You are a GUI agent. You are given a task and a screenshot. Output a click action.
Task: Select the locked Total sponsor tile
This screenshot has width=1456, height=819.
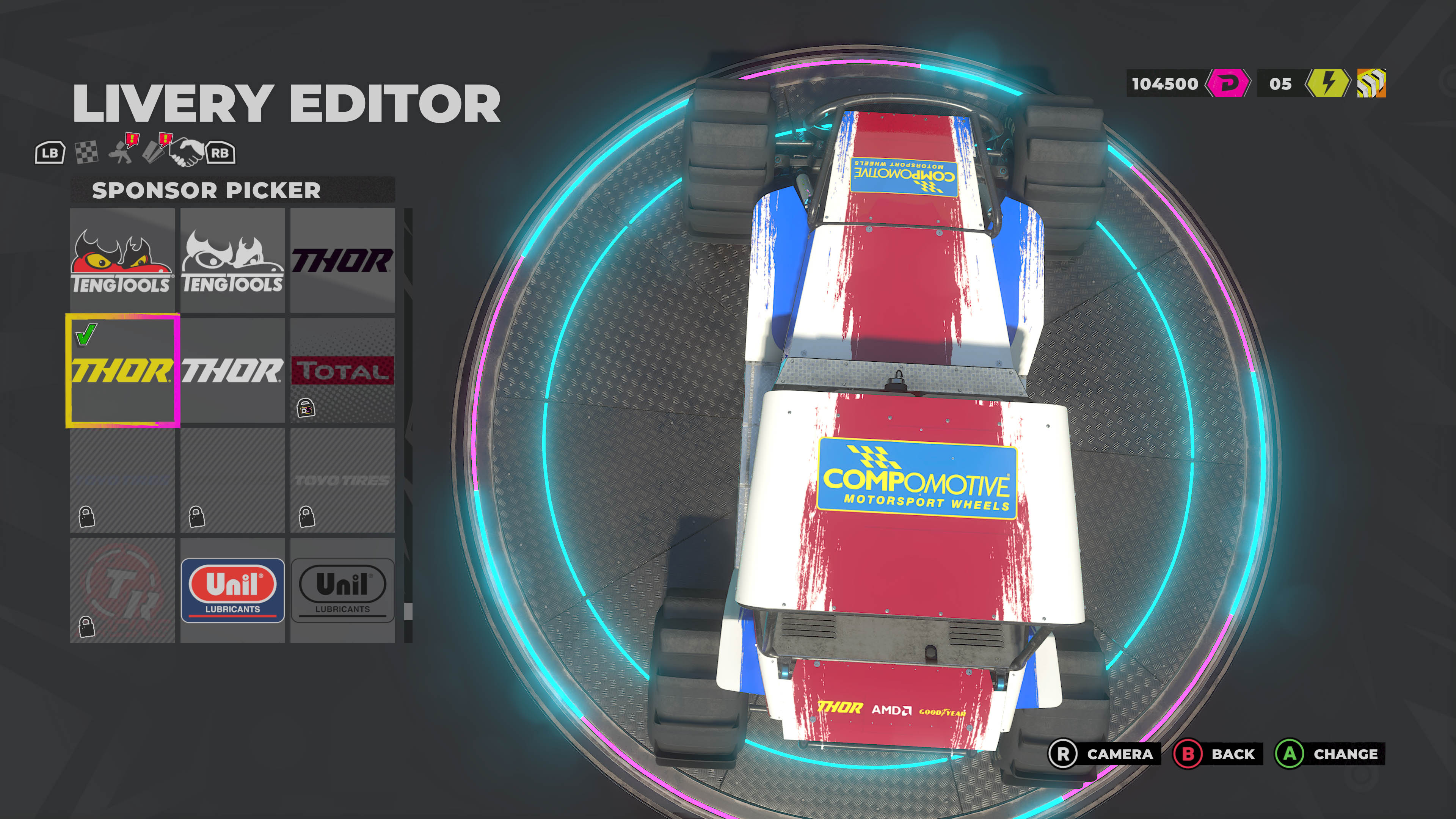pos(342,370)
